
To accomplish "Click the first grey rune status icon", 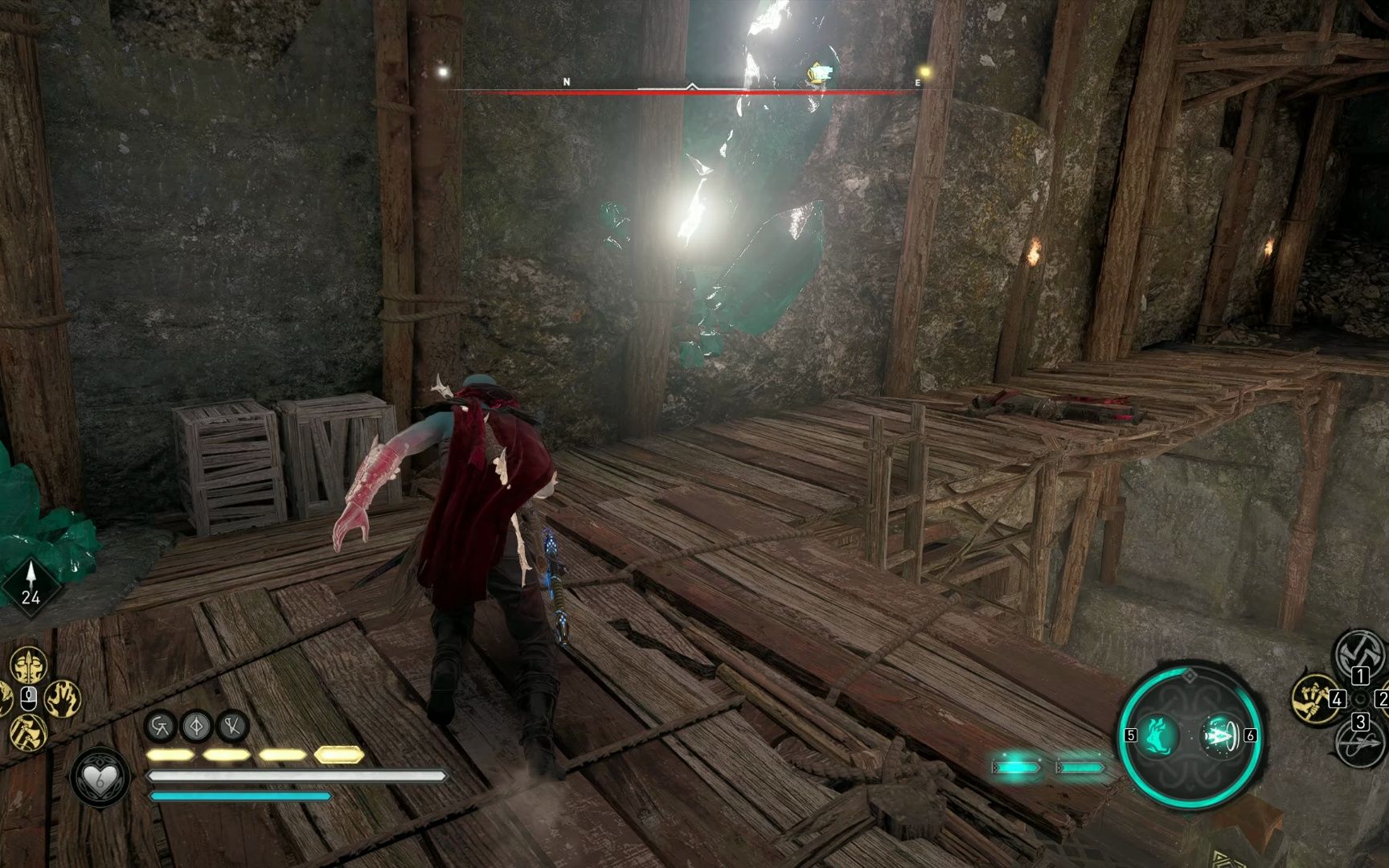I will pyautogui.click(x=161, y=727).
